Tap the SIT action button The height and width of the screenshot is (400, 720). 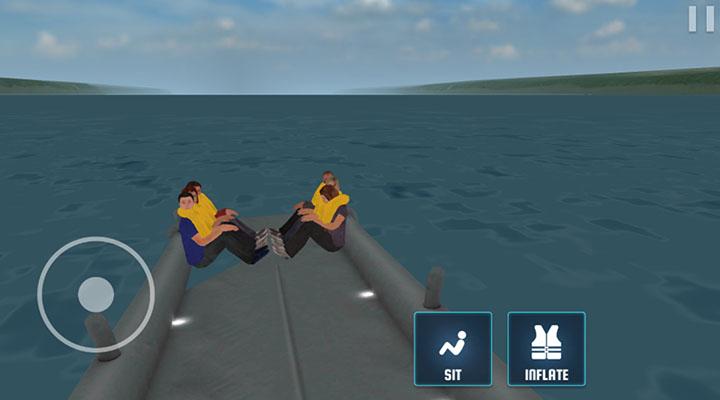453,348
